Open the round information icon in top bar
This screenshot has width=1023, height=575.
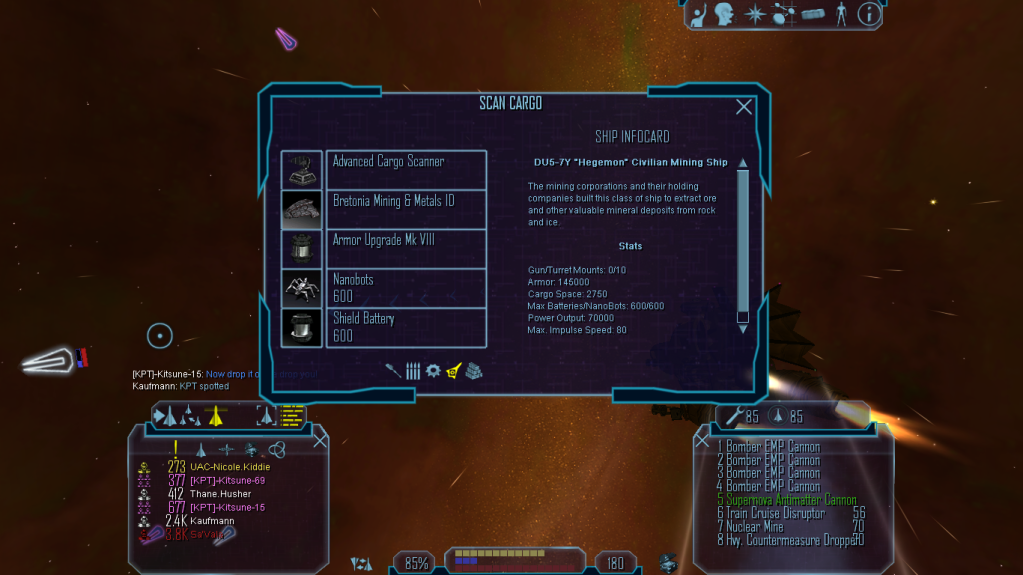click(x=869, y=14)
